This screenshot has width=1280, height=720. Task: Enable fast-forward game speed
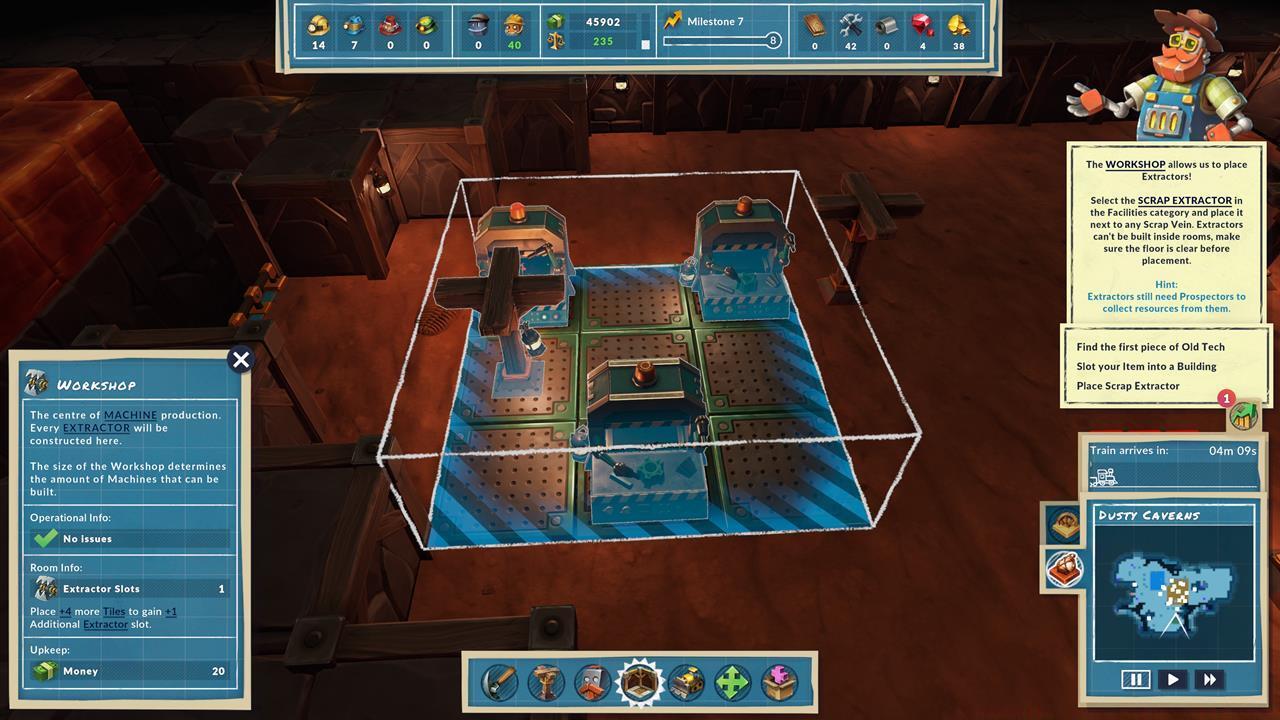coord(1209,679)
